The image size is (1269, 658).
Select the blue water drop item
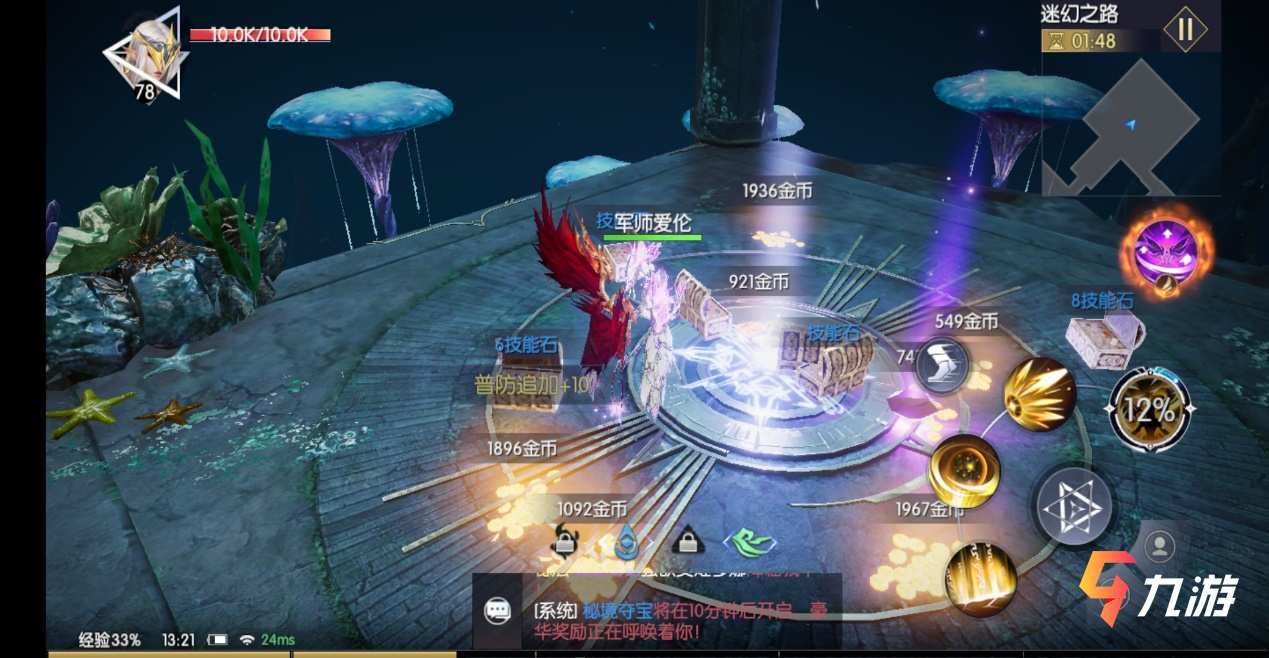(x=628, y=541)
